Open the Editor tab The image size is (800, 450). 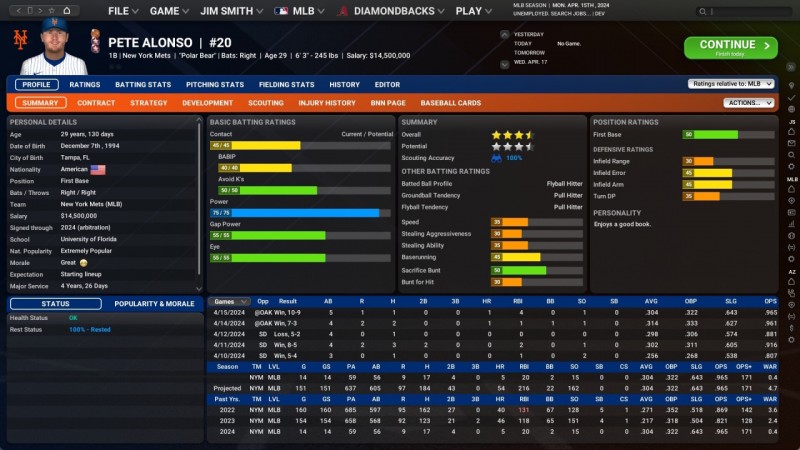(x=387, y=85)
